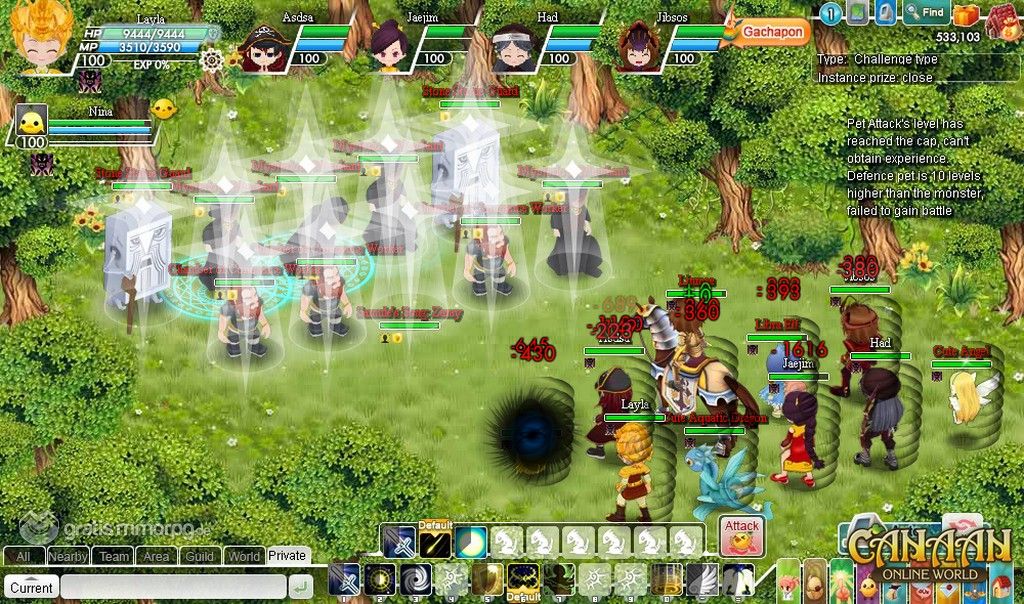Focus the chat text input box
This screenshot has width=1024, height=604.
pyautogui.click(x=172, y=587)
